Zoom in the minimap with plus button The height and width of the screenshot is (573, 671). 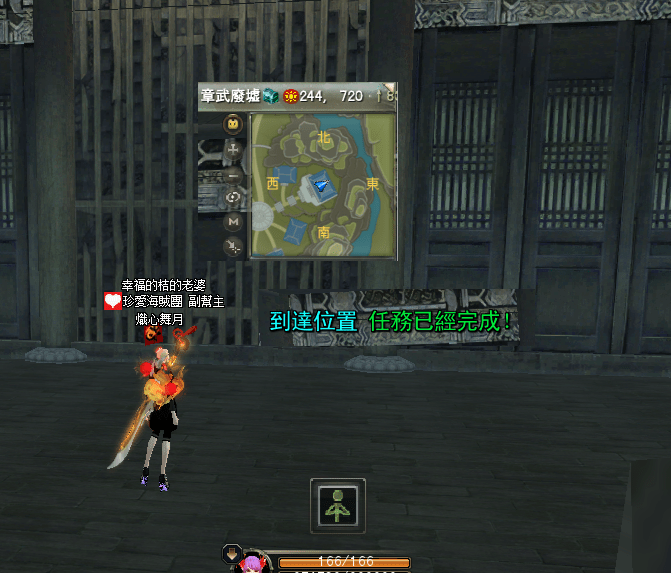233,150
